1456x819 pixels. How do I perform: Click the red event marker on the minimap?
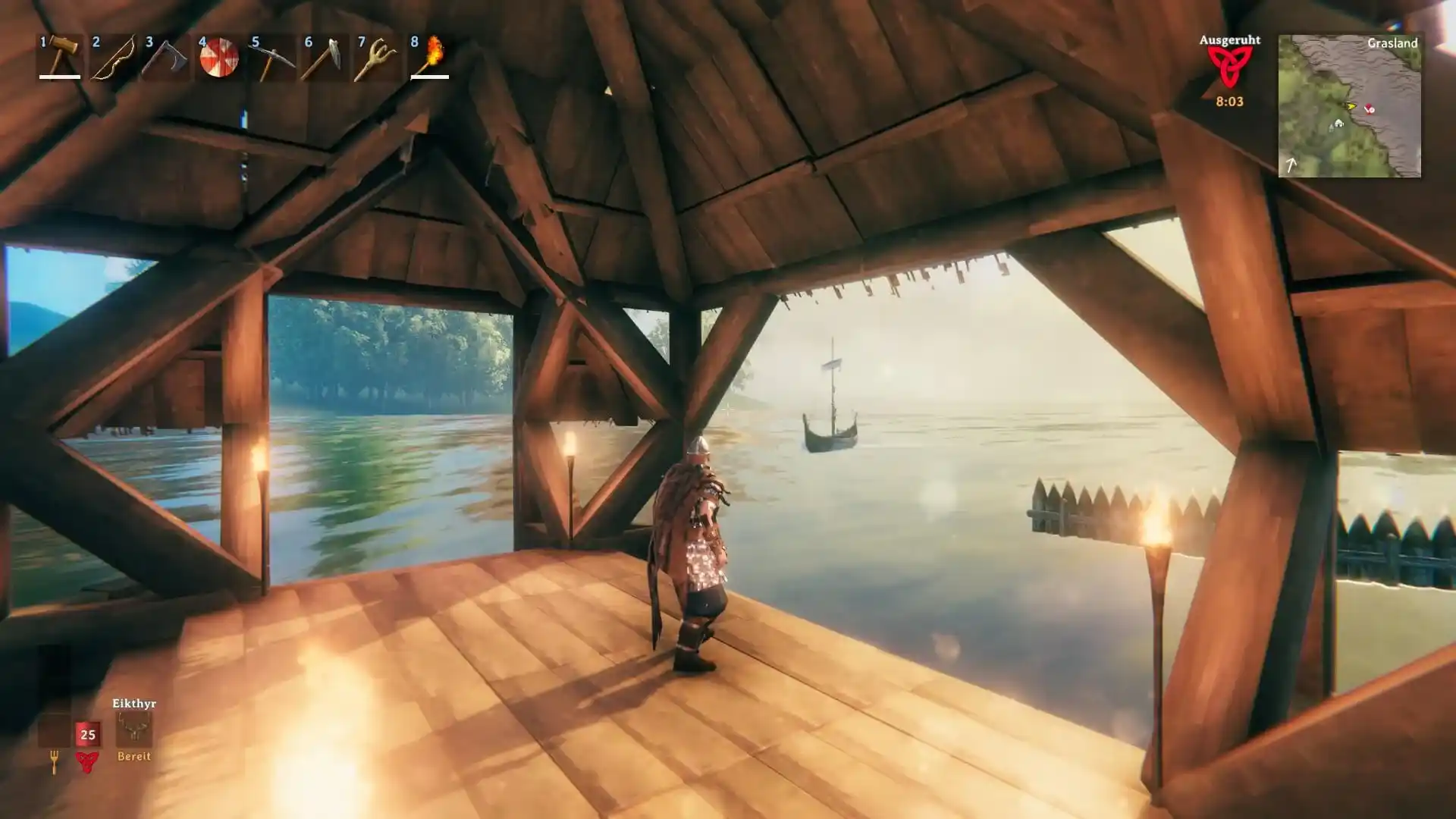click(1370, 109)
